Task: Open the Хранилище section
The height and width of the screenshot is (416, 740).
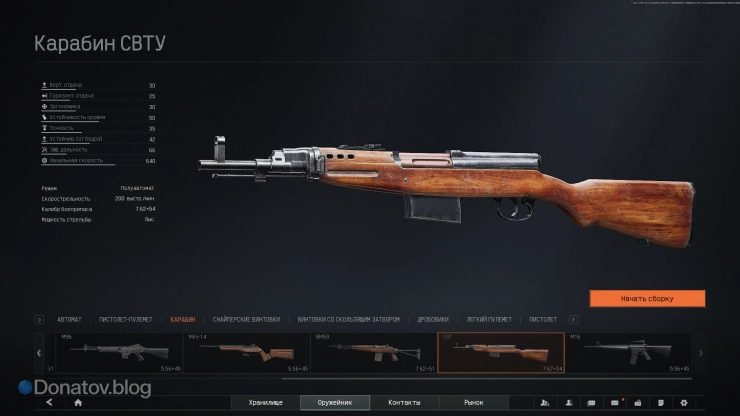Action: coord(266,402)
